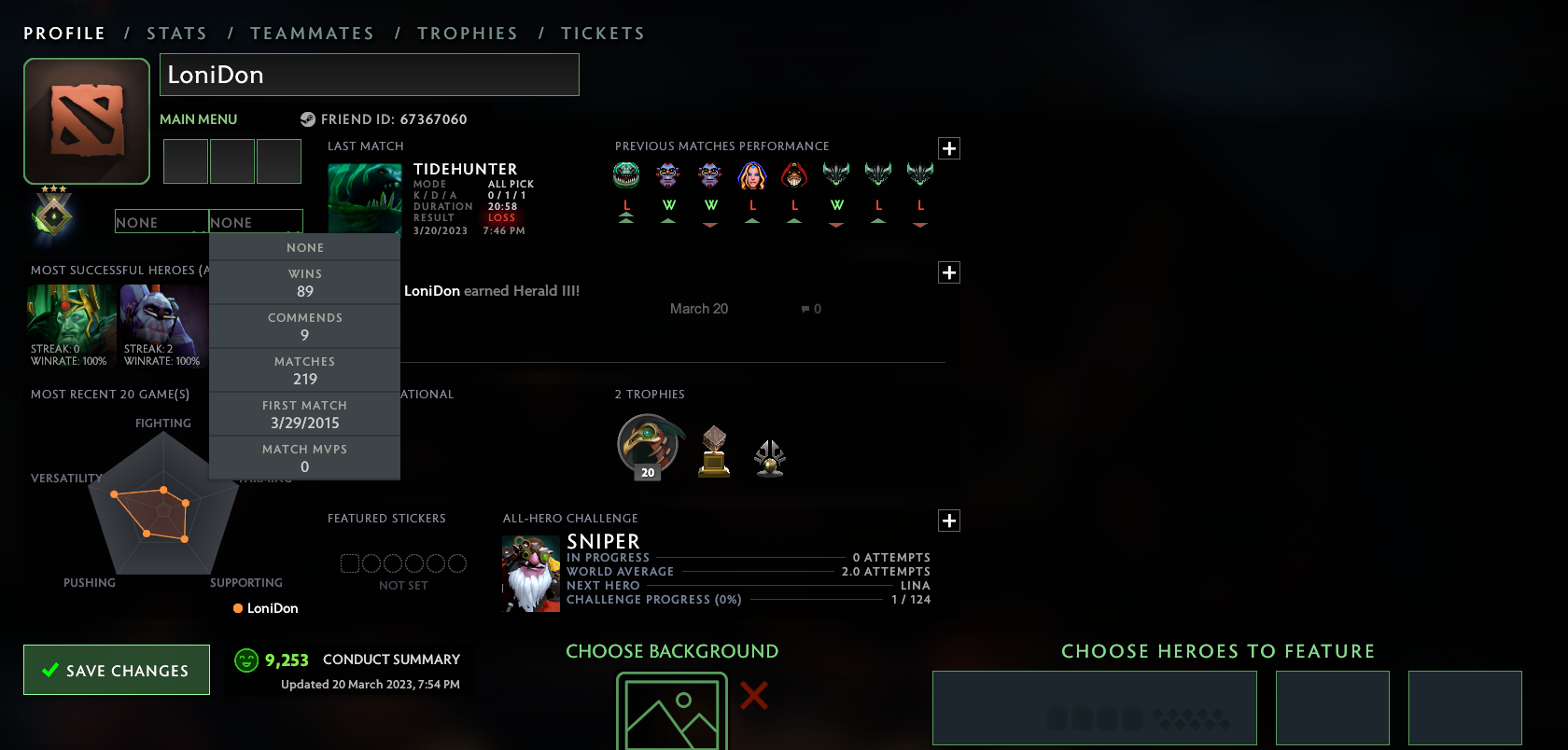Click the Warlock icon in match performance row

click(794, 174)
